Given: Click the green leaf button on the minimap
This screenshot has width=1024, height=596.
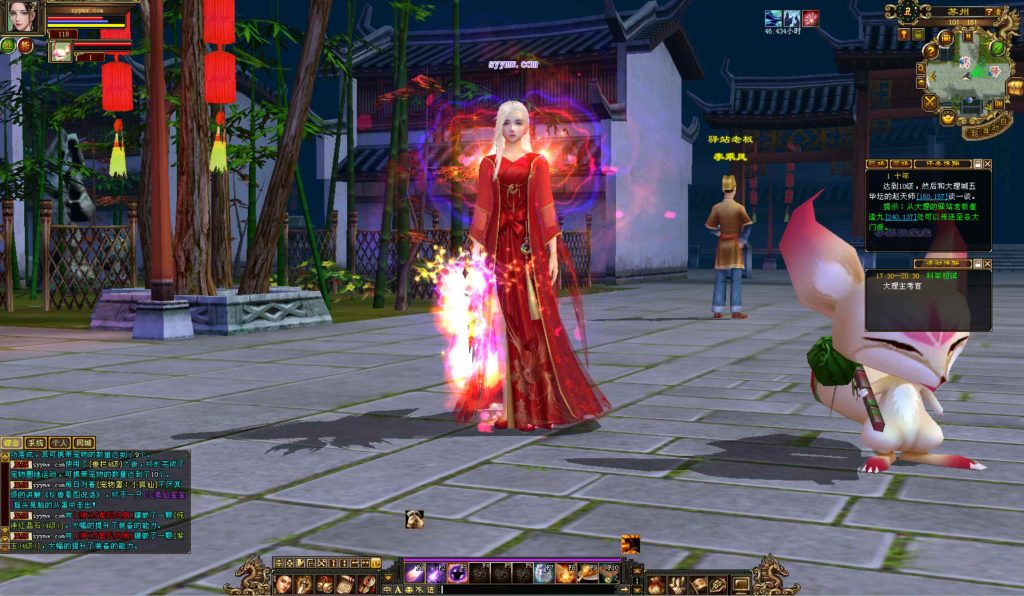Looking at the screenshot, I should point(999,46).
